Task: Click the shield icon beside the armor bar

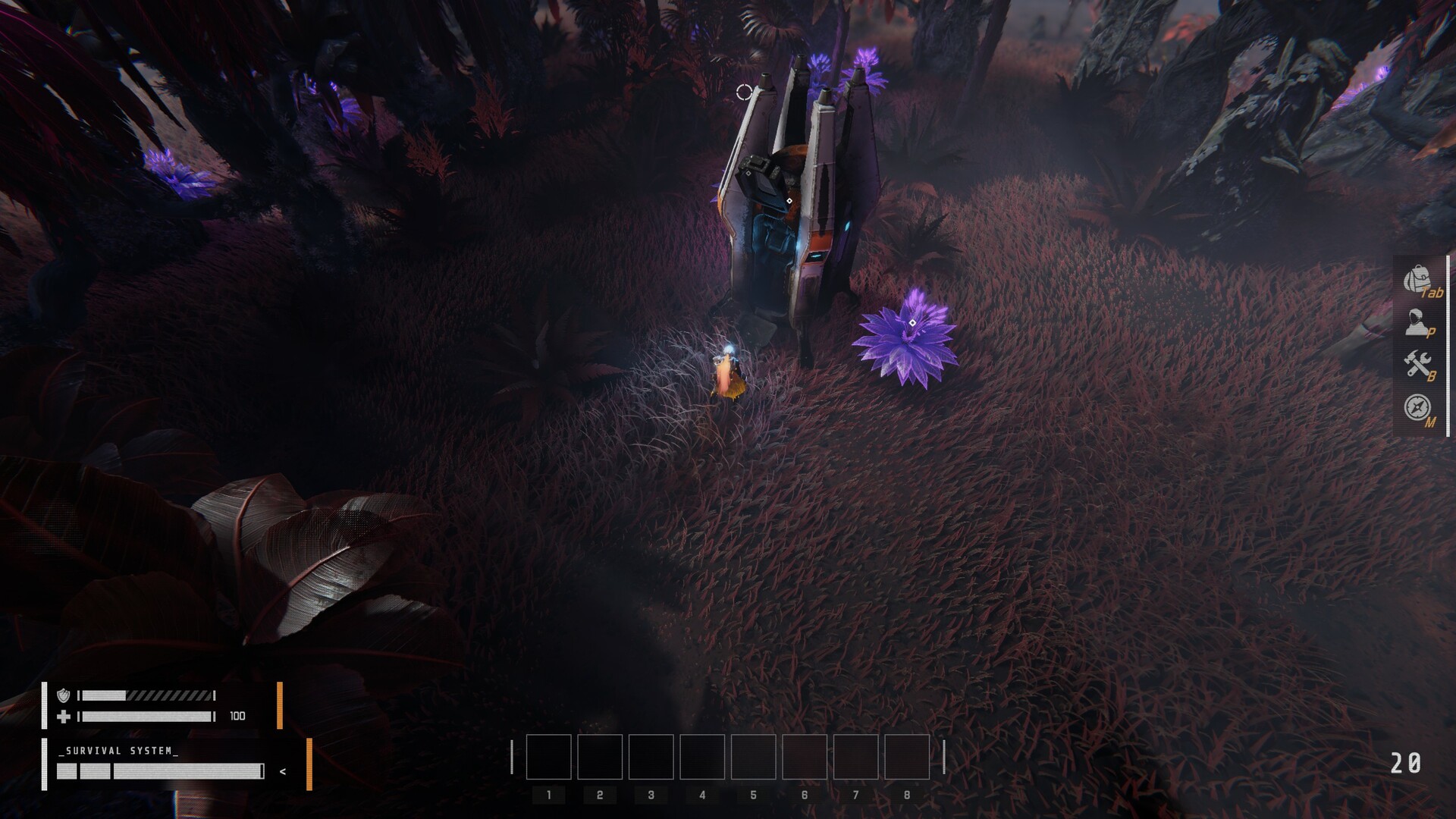Action: point(64,695)
